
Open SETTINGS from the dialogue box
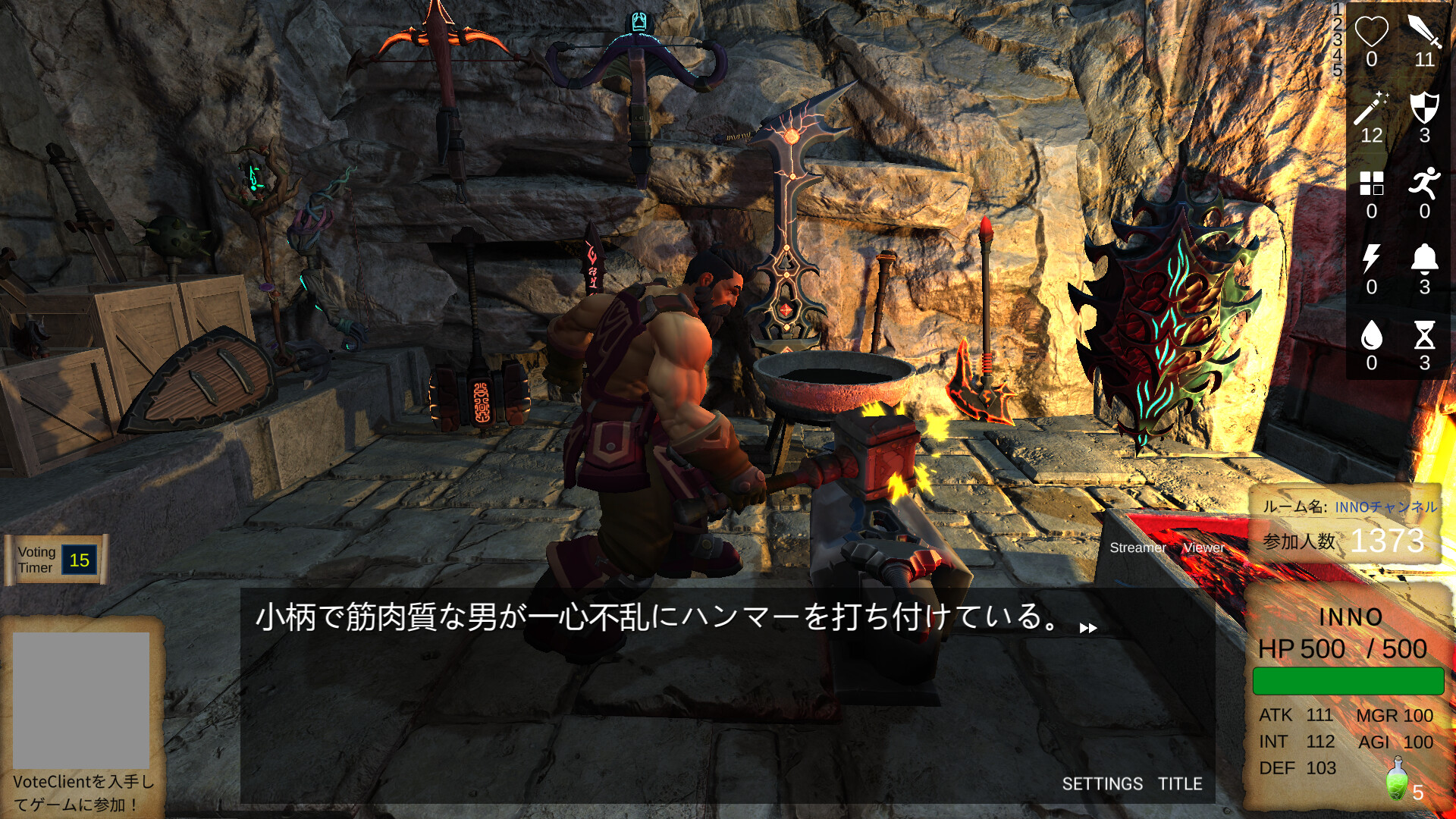[1103, 784]
